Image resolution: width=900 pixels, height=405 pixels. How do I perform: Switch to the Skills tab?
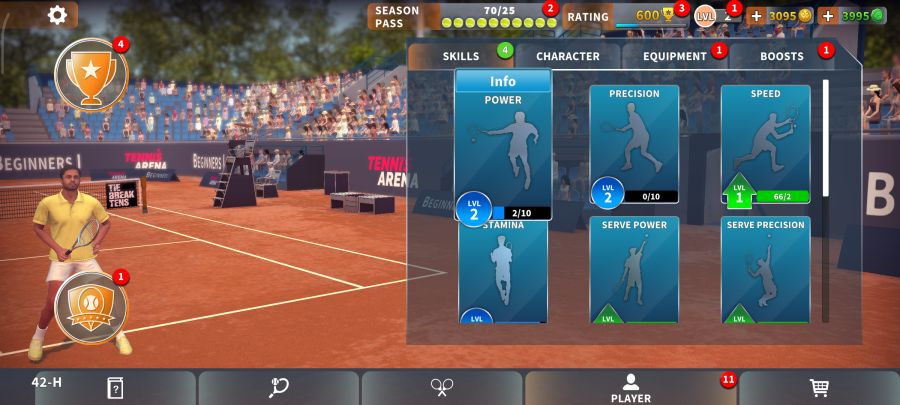click(x=461, y=56)
